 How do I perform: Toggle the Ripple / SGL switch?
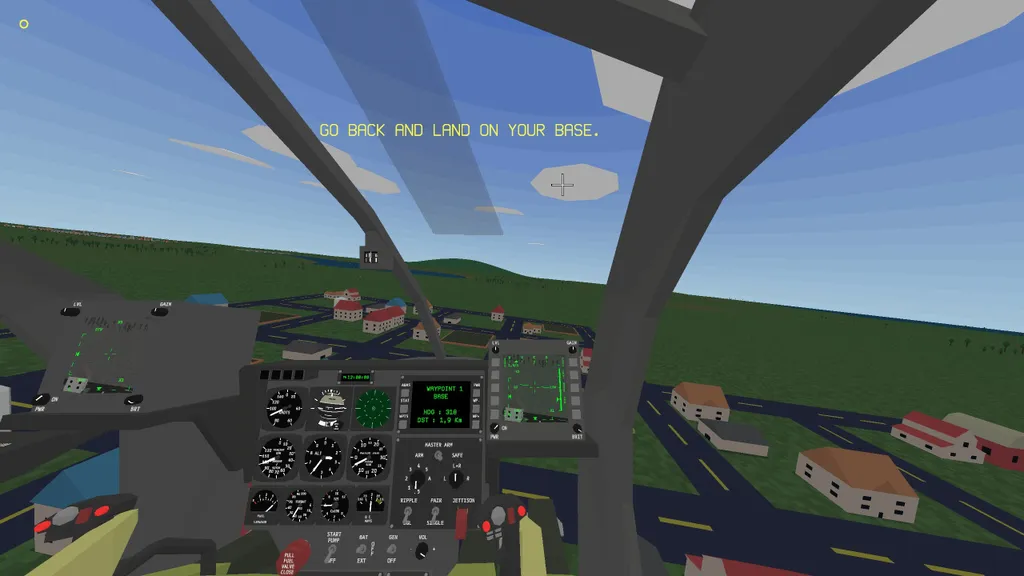pyautogui.click(x=408, y=513)
